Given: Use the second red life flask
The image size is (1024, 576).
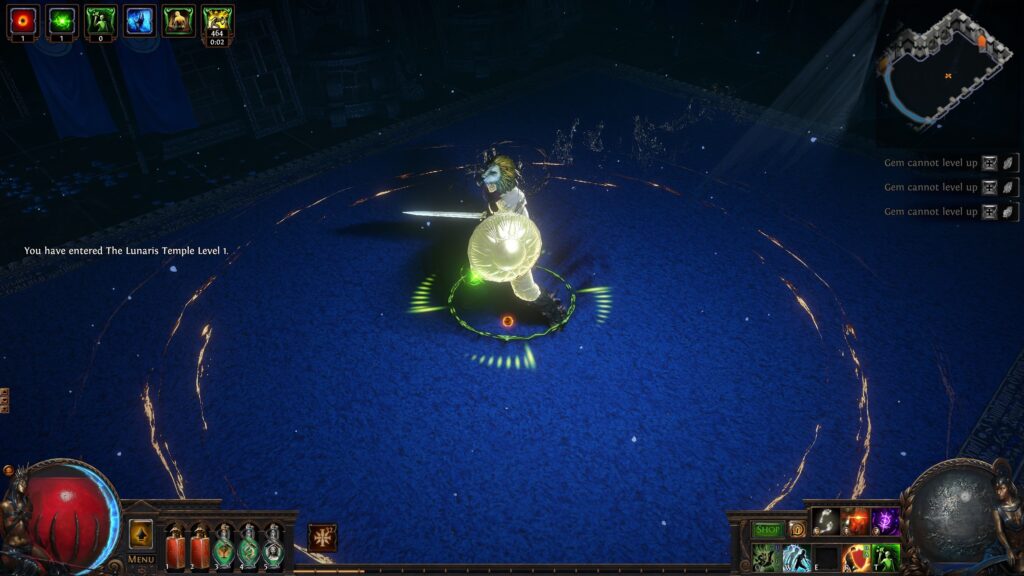Looking at the screenshot, I should point(200,546).
